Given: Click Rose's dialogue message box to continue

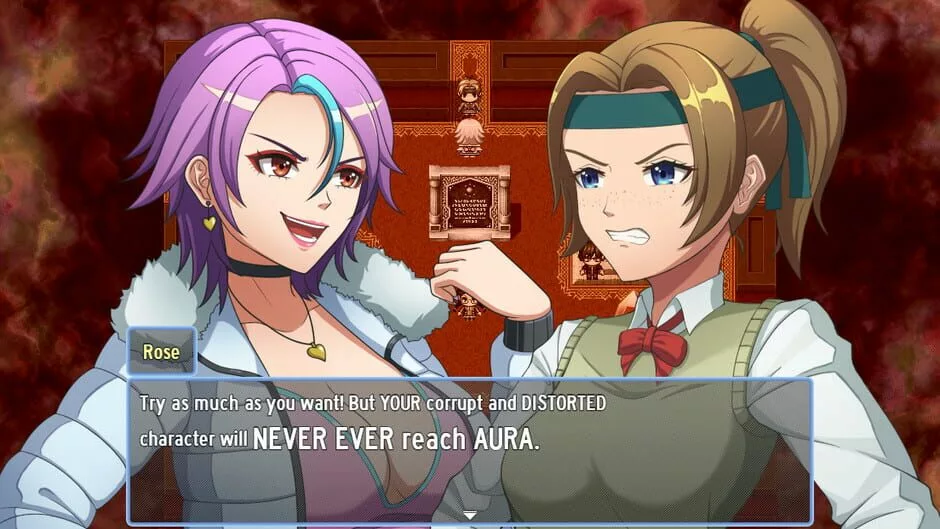Looking at the screenshot, I should (468, 450).
